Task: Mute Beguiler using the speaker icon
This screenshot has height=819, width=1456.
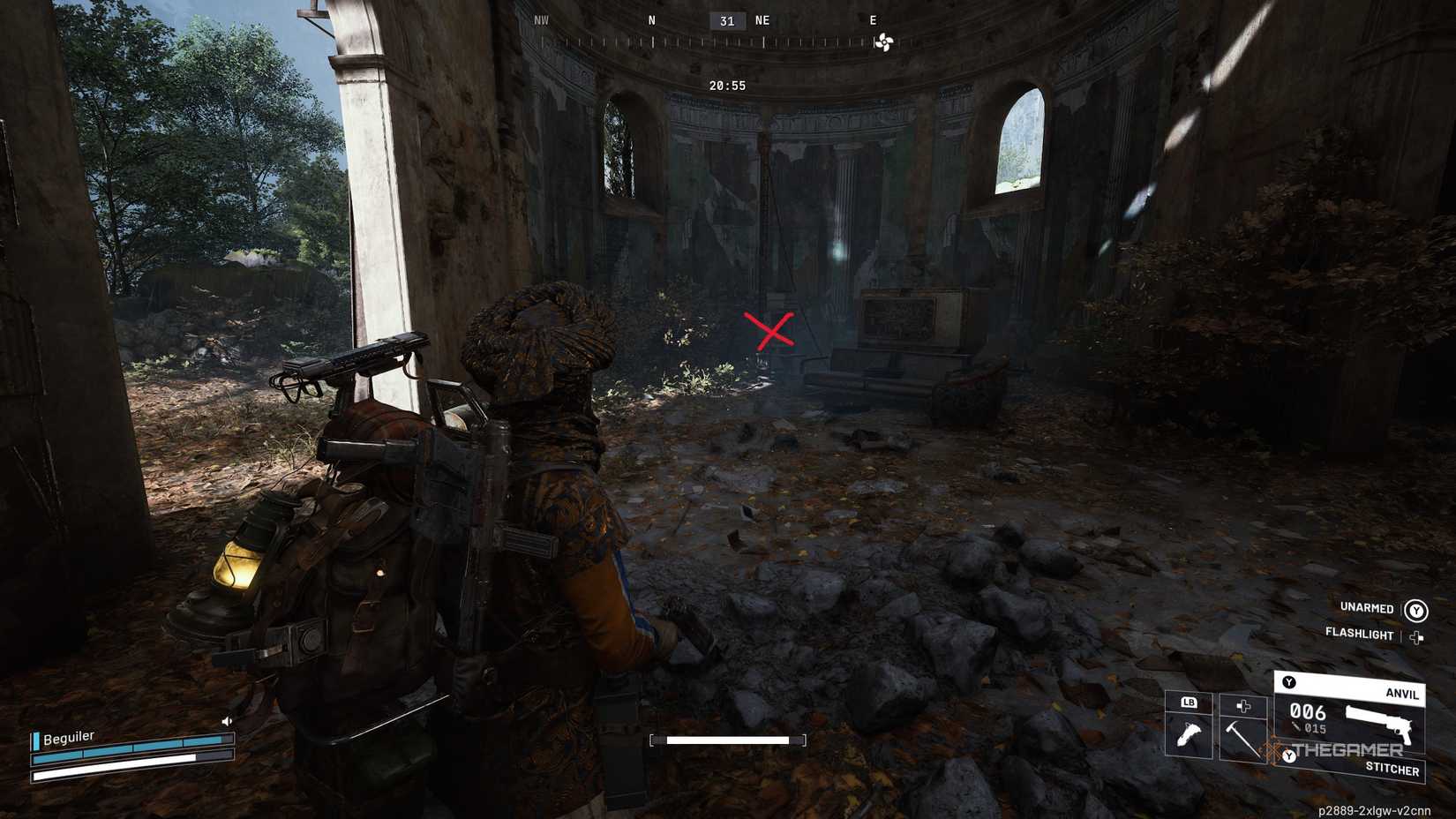Action: point(226,720)
